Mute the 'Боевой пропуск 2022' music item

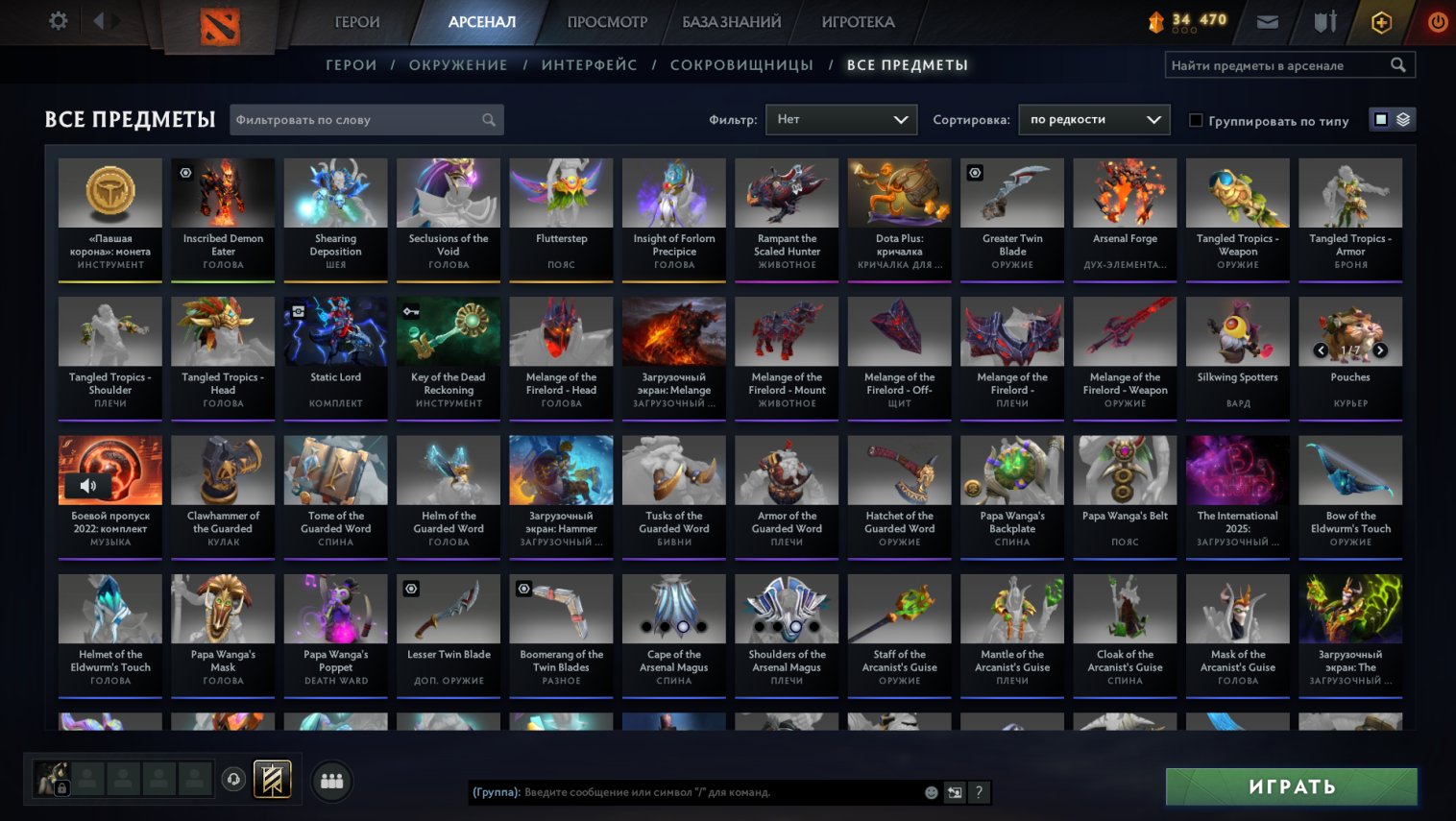point(88,485)
